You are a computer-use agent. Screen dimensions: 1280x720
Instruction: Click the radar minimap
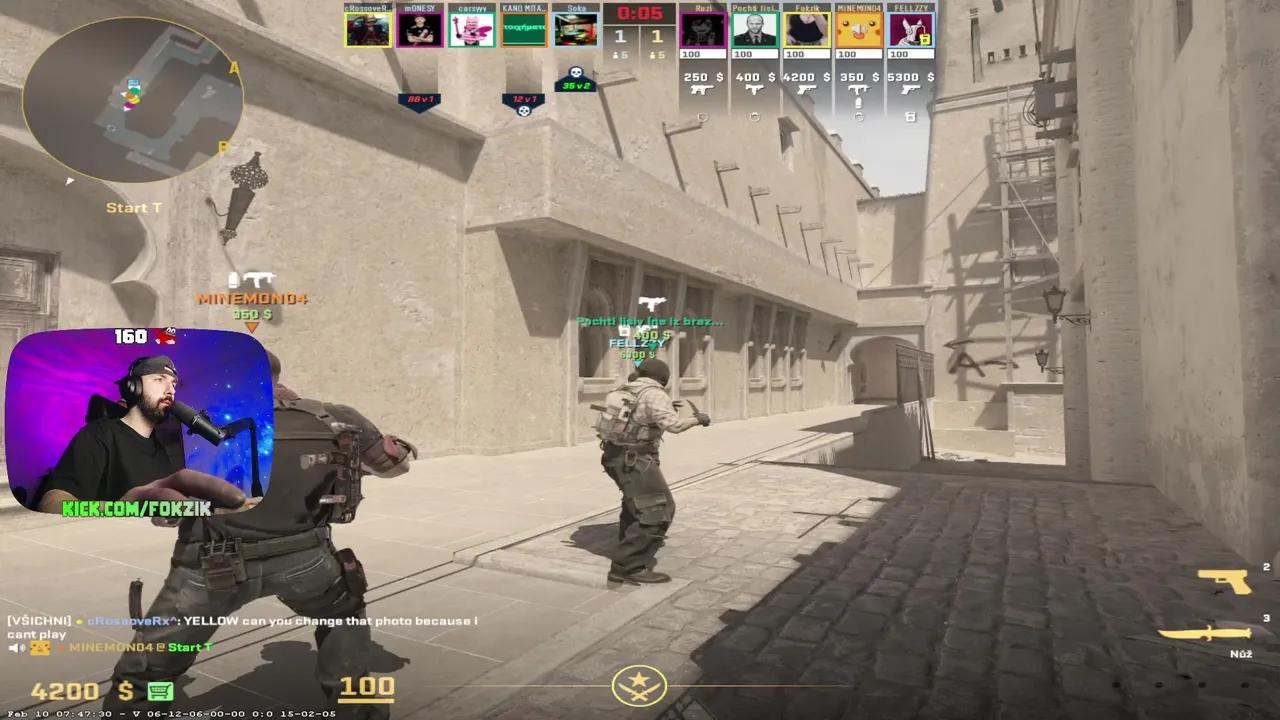click(130, 100)
